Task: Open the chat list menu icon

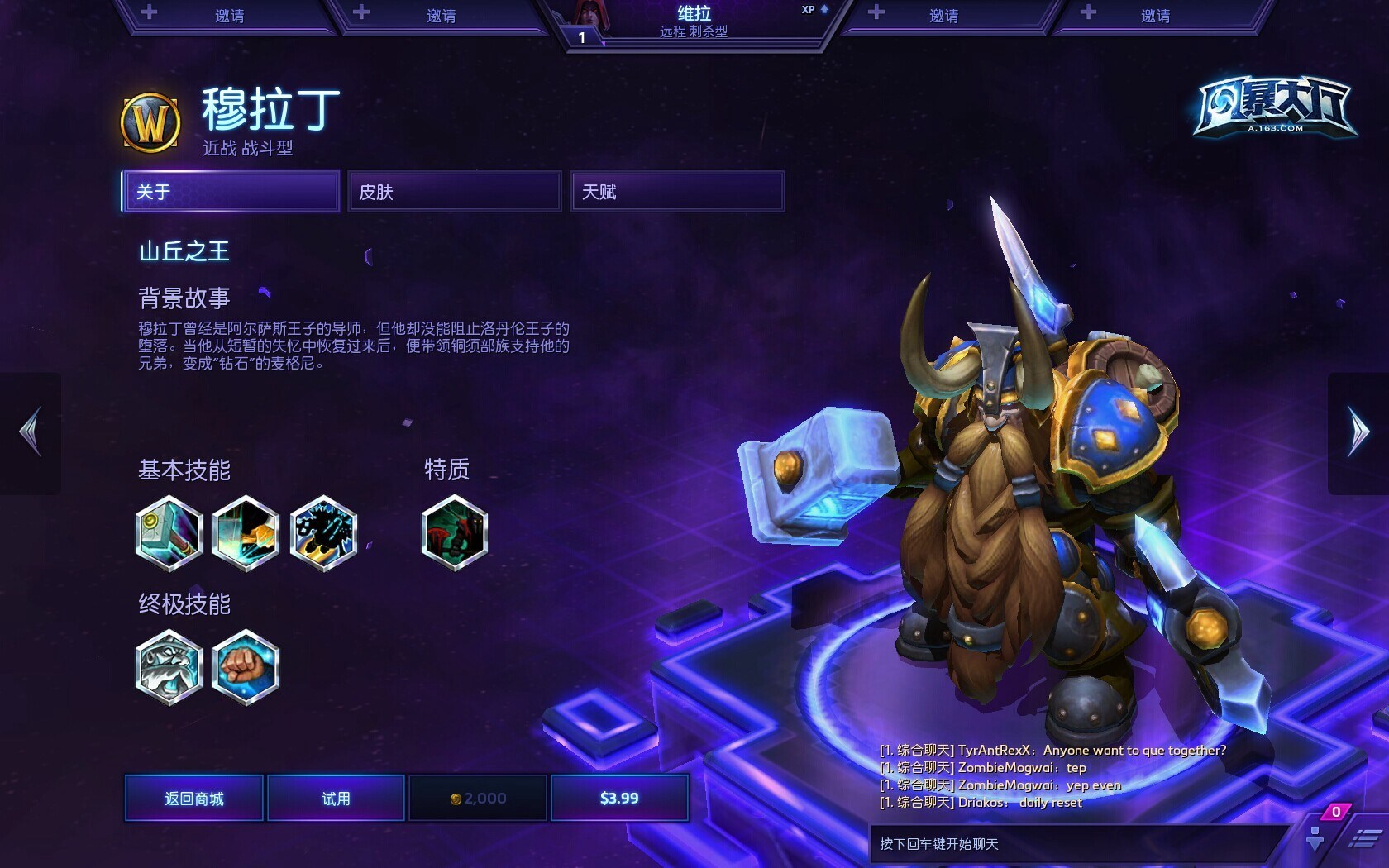Action: click(1365, 839)
